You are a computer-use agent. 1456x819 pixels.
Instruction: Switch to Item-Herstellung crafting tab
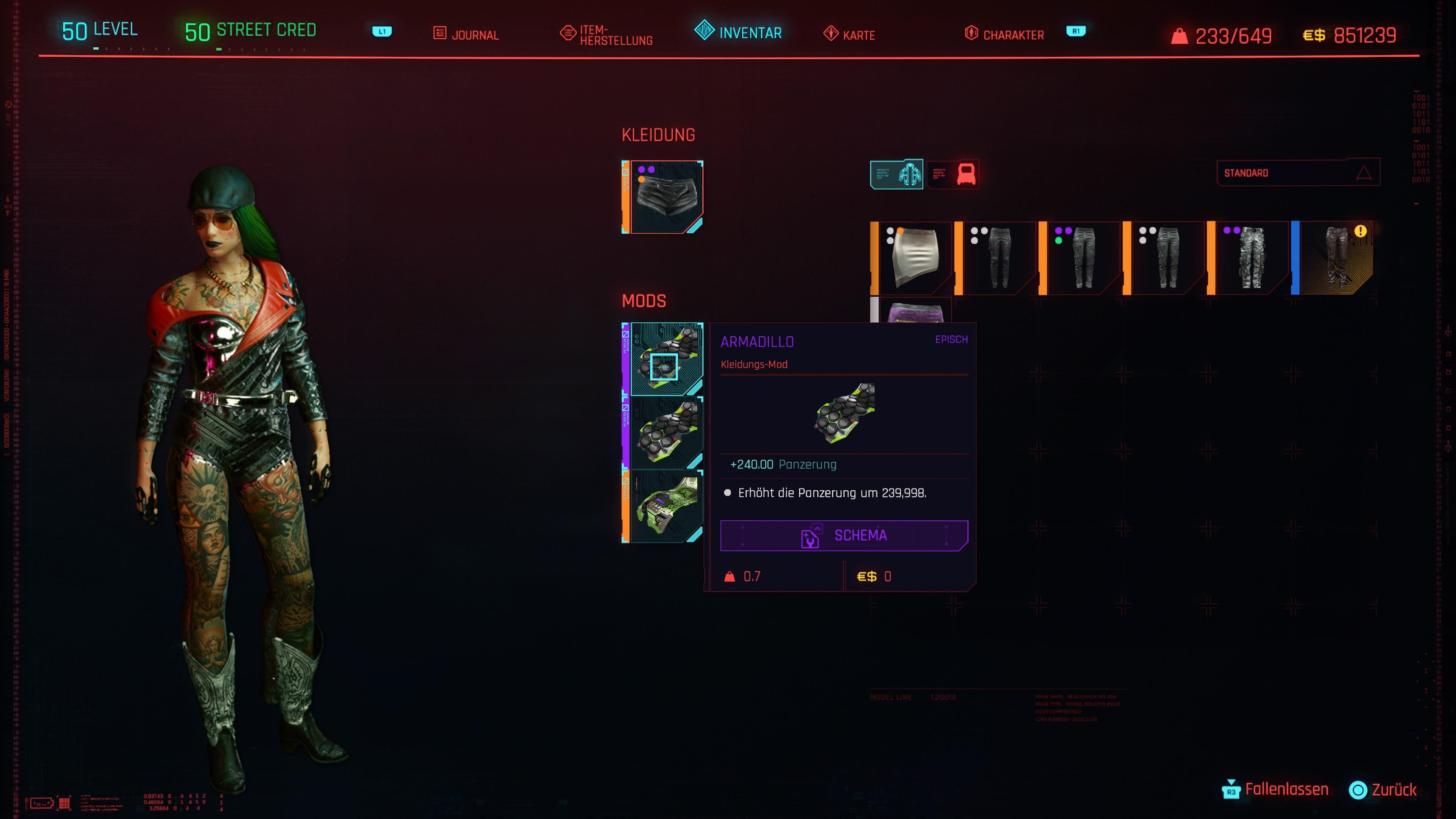[x=607, y=35]
